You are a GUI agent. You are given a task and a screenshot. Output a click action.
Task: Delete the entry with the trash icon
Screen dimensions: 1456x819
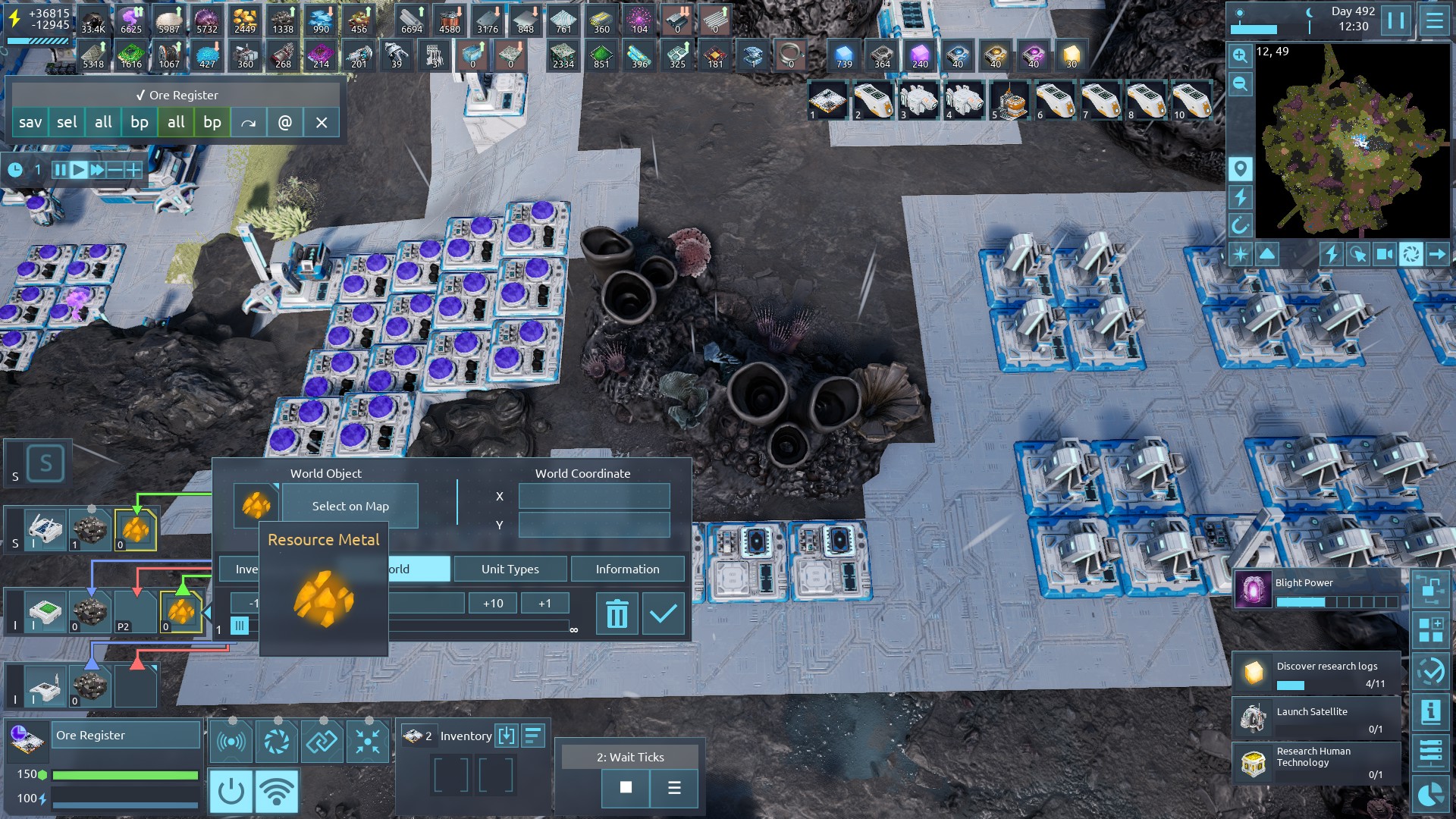[617, 613]
